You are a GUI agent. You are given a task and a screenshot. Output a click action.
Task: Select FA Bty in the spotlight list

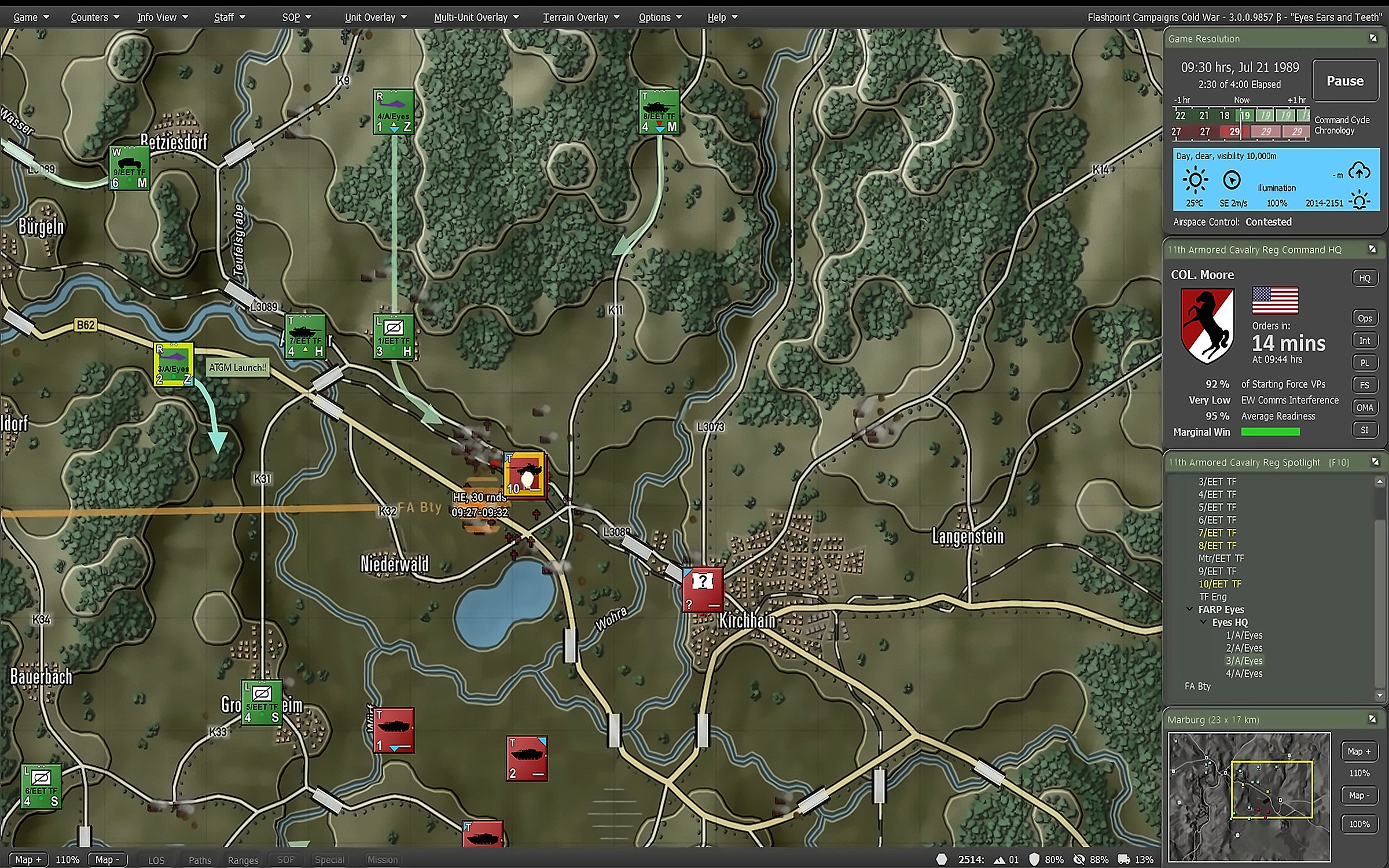pos(1197,686)
